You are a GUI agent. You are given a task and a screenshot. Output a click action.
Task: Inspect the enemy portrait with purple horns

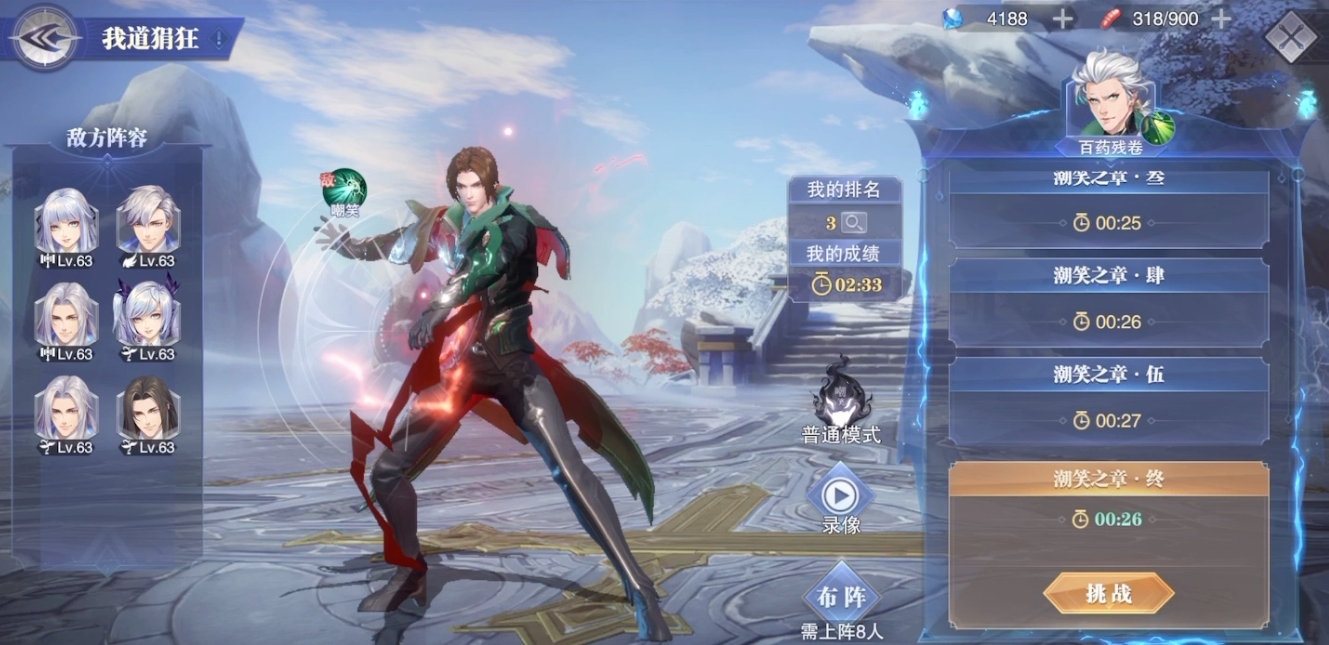[x=148, y=315]
